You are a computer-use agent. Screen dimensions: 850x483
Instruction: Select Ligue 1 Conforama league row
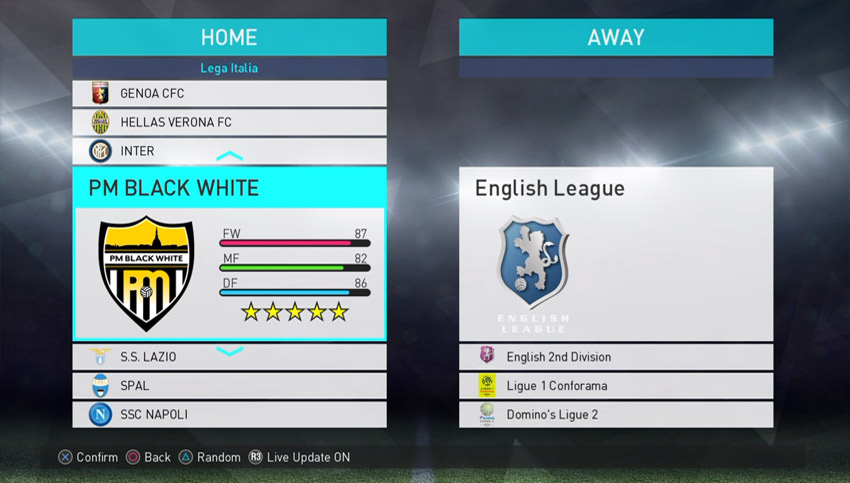615,386
